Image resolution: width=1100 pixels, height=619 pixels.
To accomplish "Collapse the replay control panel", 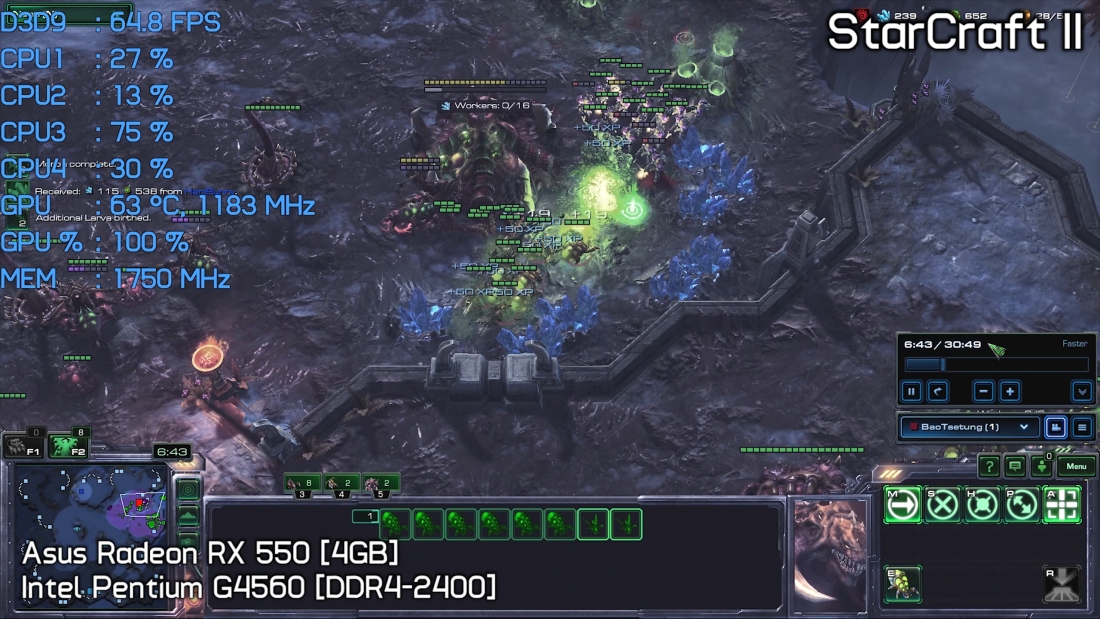I will (1082, 392).
